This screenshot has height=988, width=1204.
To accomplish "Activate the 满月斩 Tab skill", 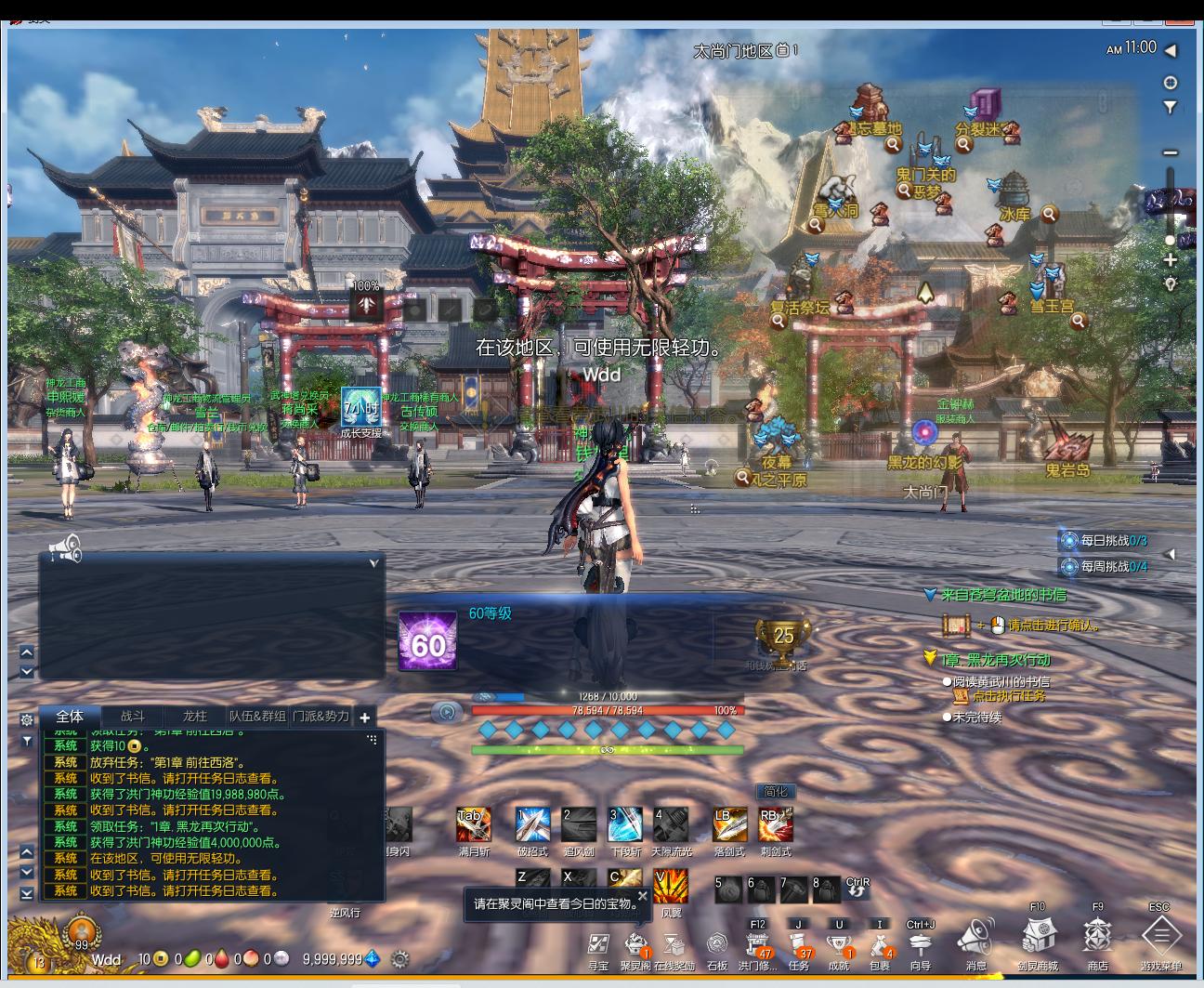I will point(473,824).
